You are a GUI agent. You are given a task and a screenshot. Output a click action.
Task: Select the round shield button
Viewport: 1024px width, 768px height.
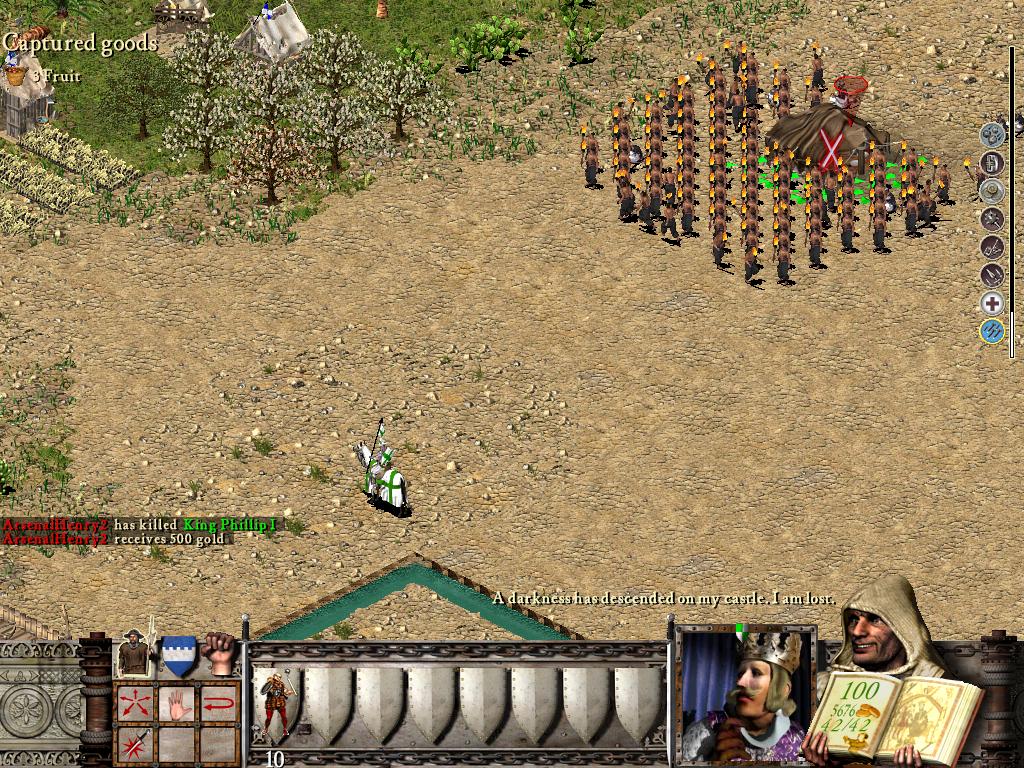pyautogui.click(x=991, y=191)
